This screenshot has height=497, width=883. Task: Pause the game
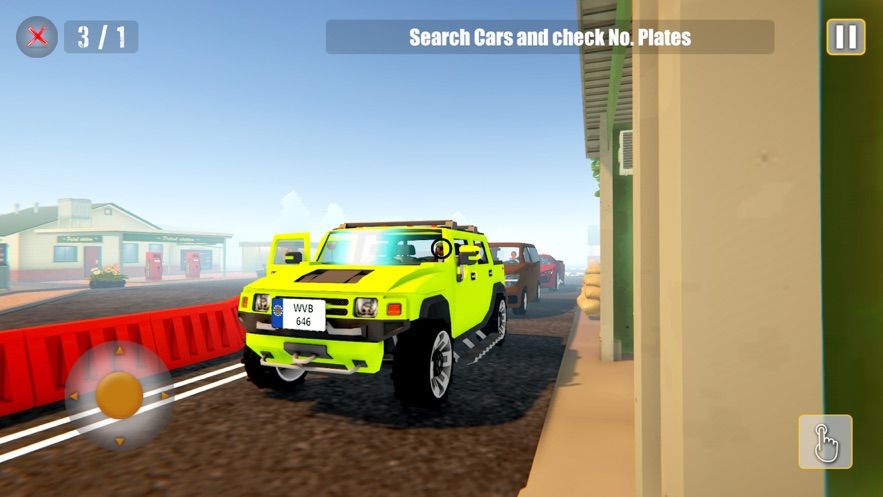(x=845, y=37)
